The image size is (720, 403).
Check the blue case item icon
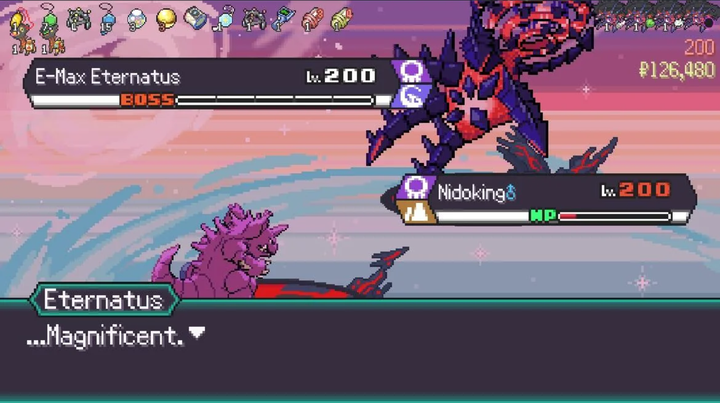tap(196, 18)
